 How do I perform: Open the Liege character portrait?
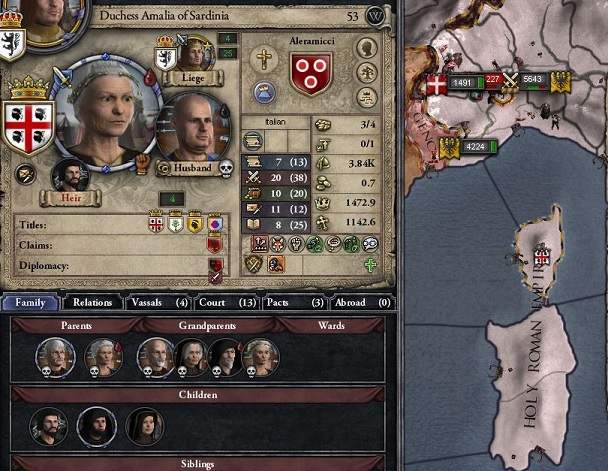(195, 52)
